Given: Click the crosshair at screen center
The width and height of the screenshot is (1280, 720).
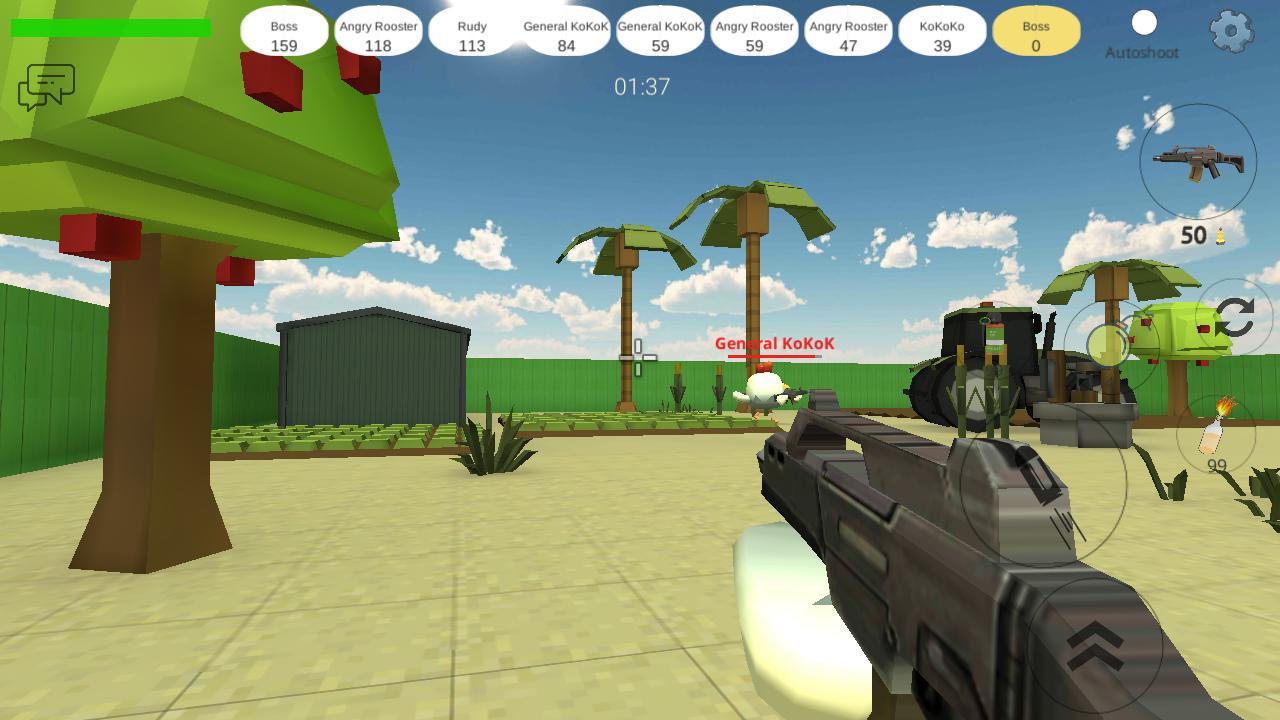Looking at the screenshot, I should (638, 355).
